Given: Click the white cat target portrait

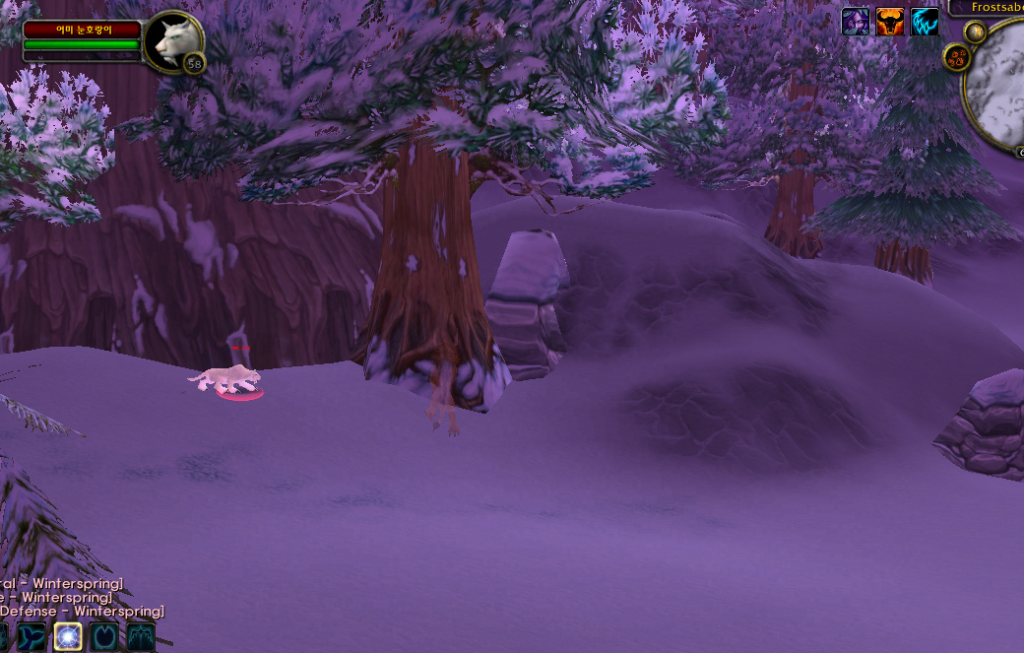Looking at the screenshot, I should coord(173,40).
